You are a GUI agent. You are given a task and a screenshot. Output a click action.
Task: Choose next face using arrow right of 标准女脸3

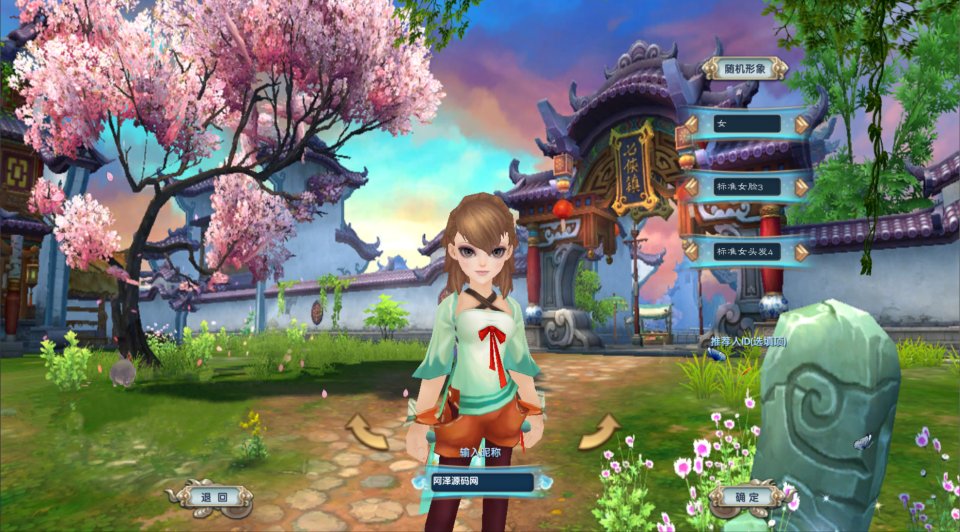pos(802,187)
